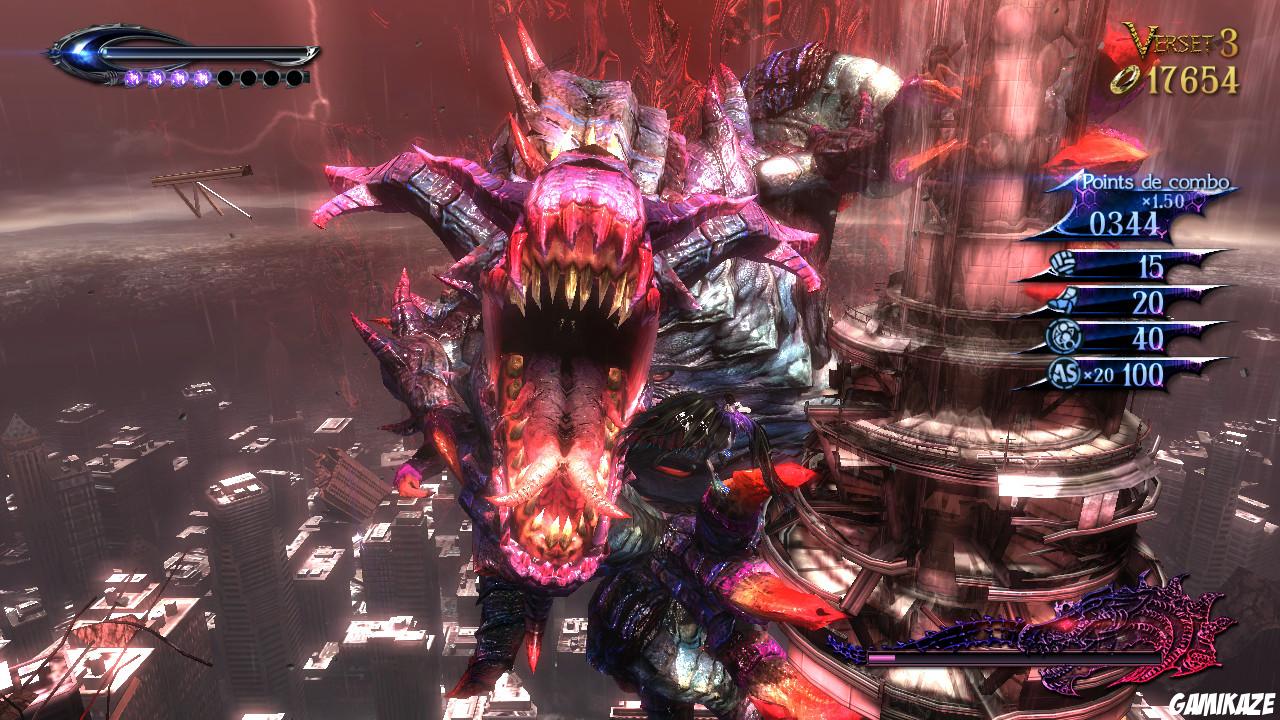Select the kick combo icon showing 20
1280x720 pixels.
tap(1063, 300)
